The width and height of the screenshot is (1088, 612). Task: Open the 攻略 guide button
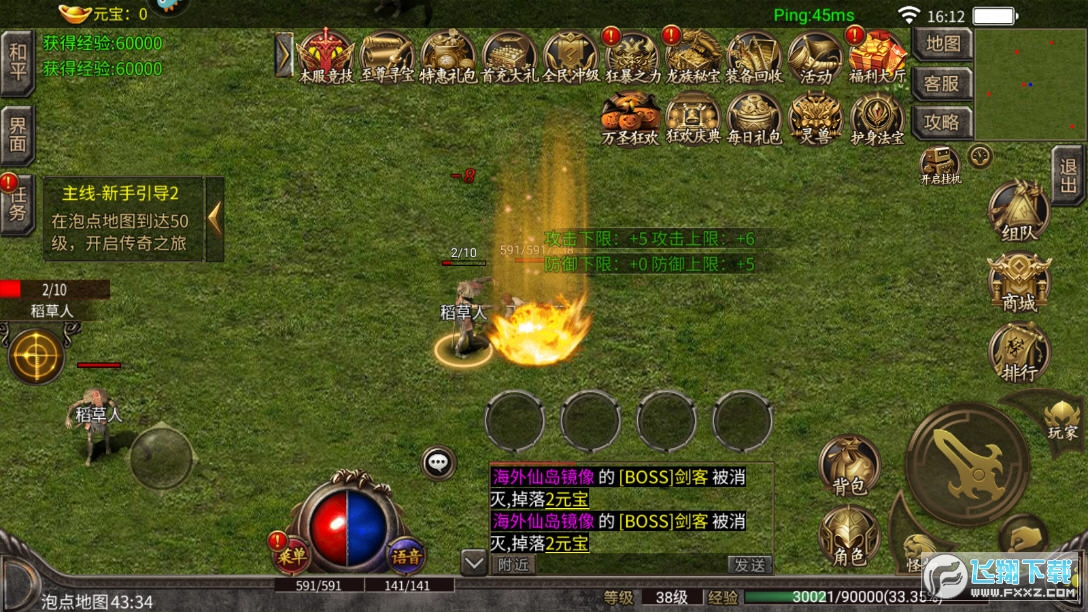942,122
